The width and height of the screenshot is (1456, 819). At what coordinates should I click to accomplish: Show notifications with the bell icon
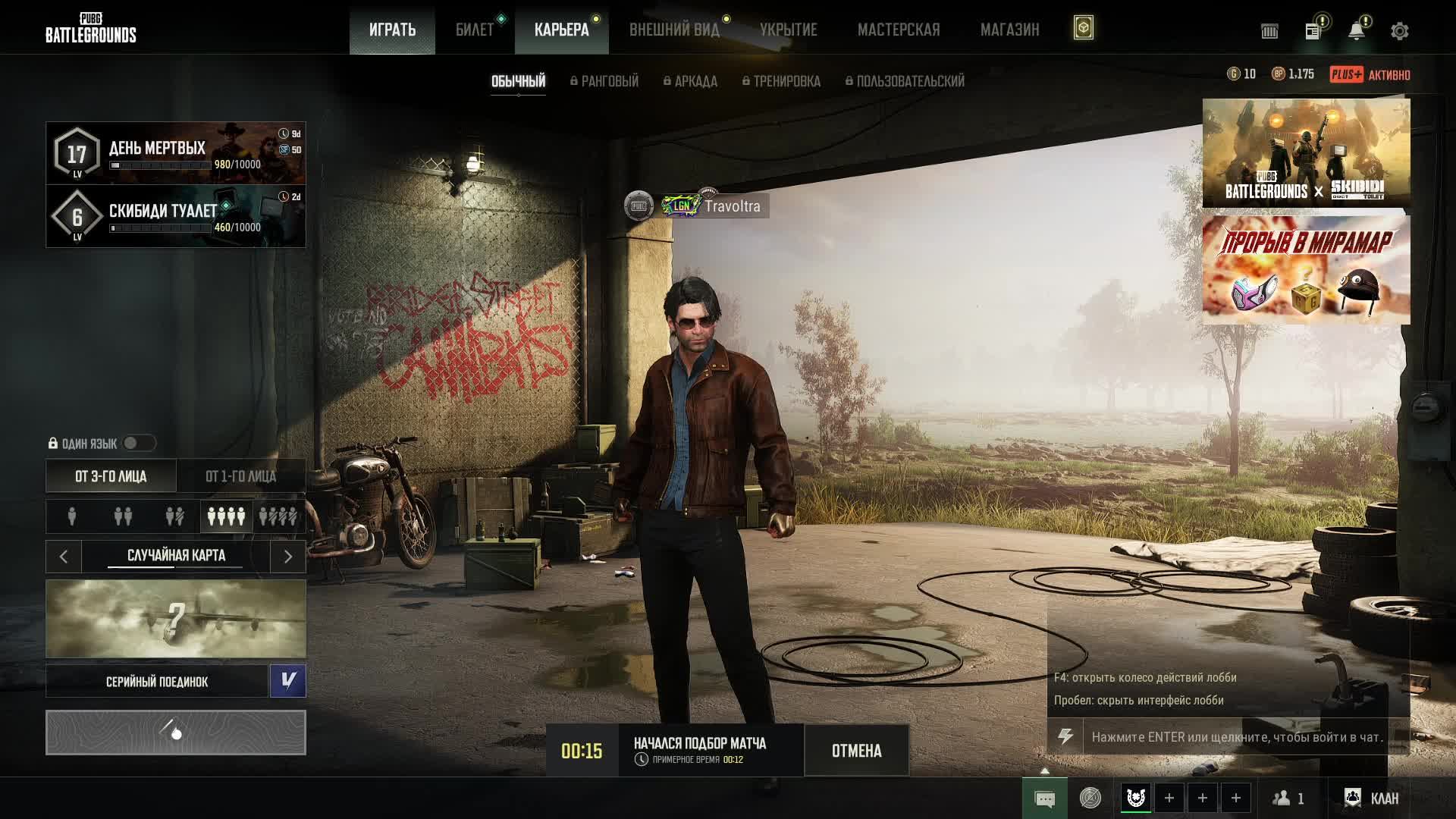(x=1357, y=31)
